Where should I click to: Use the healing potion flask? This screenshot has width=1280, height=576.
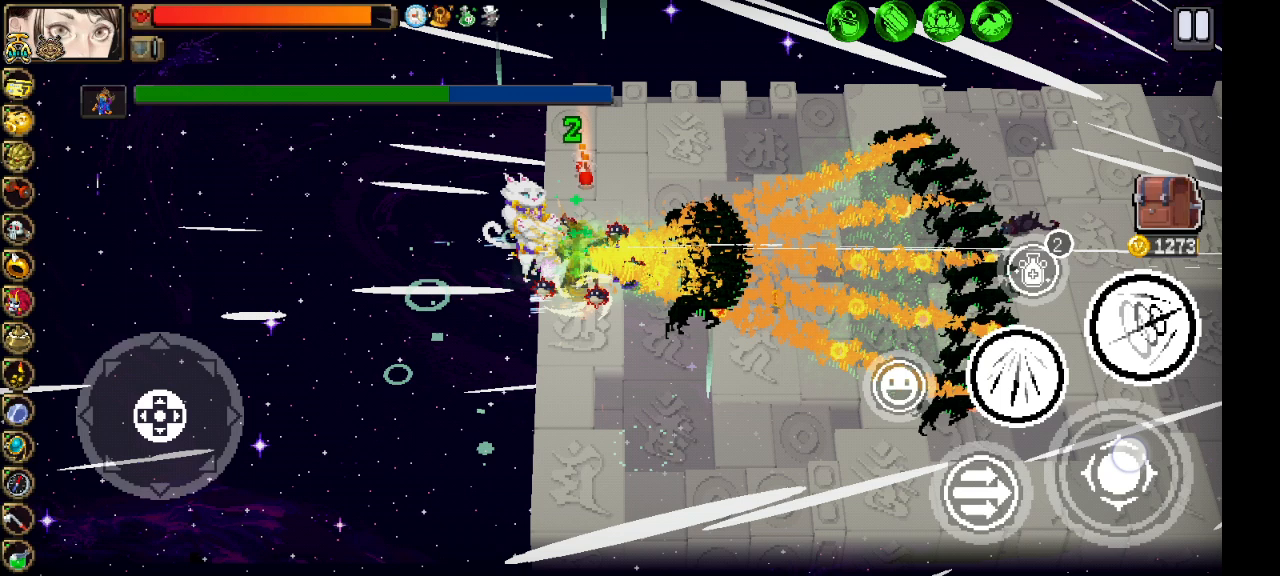1033,270
